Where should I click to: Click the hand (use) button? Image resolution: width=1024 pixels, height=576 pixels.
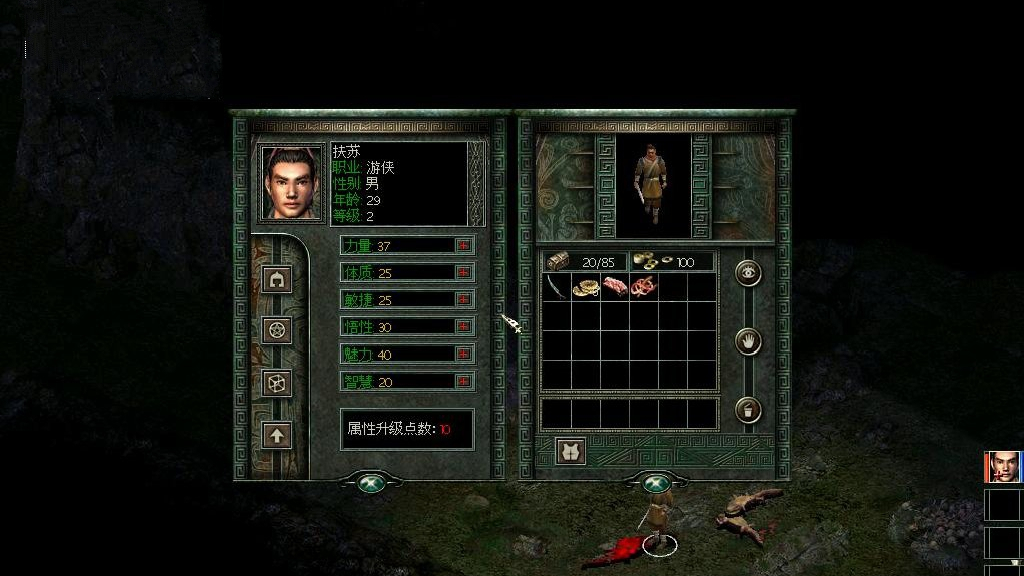(748, 341)
